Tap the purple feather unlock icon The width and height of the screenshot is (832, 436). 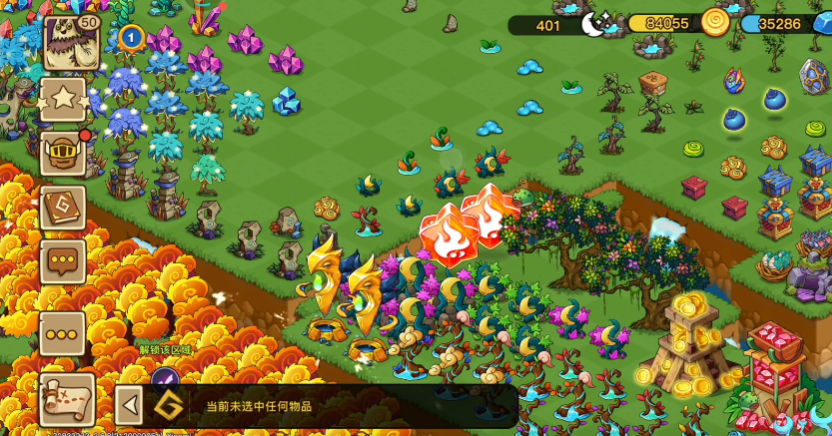[165, 379]
